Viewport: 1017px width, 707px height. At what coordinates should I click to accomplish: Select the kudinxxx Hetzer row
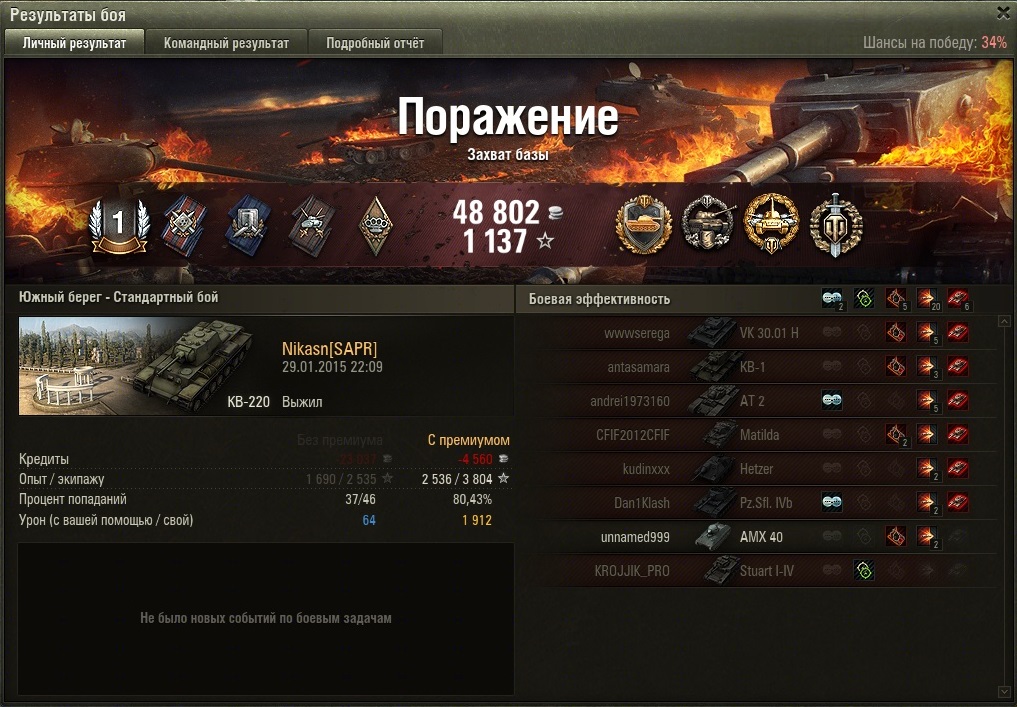point(760,469)
